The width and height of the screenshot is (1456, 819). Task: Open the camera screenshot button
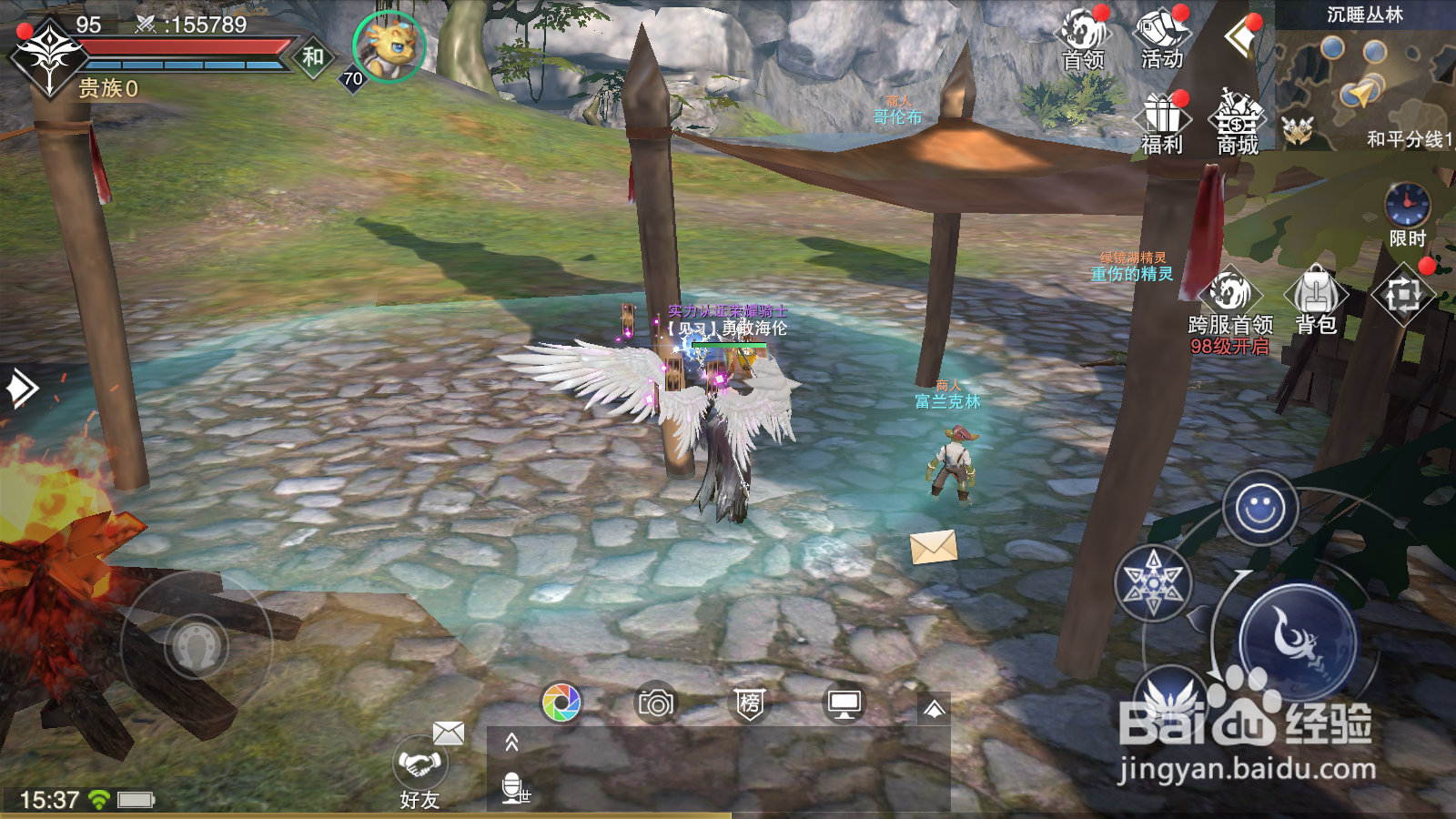pyautogui.click(x=656, y=703)
